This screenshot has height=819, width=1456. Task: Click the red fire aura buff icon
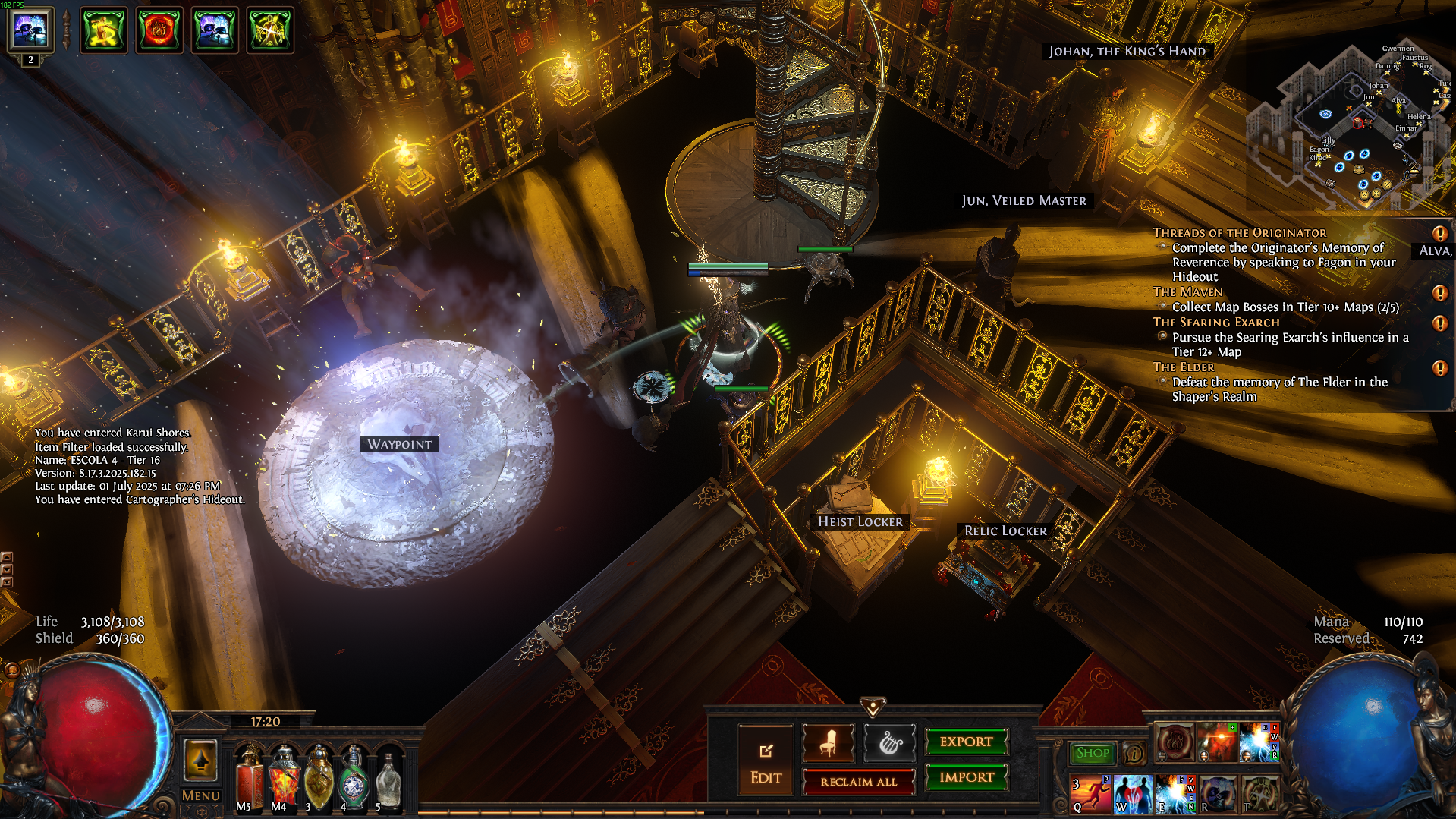tap(159, 30)
